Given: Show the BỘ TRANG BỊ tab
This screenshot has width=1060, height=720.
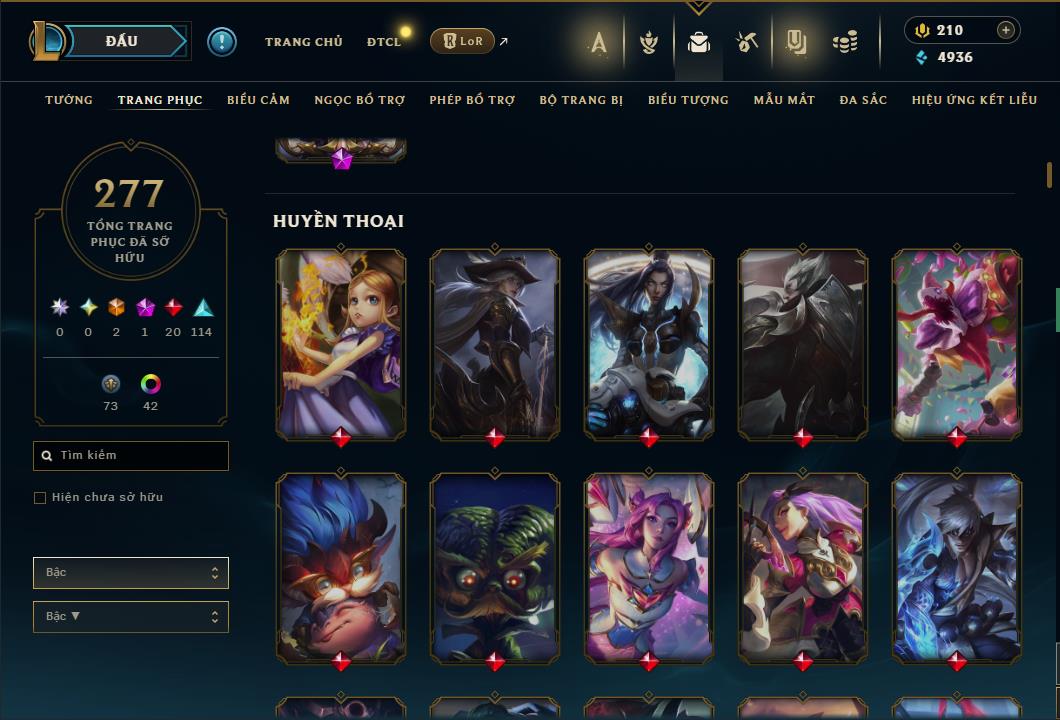Looking at the screenshot, I should 581,100.
